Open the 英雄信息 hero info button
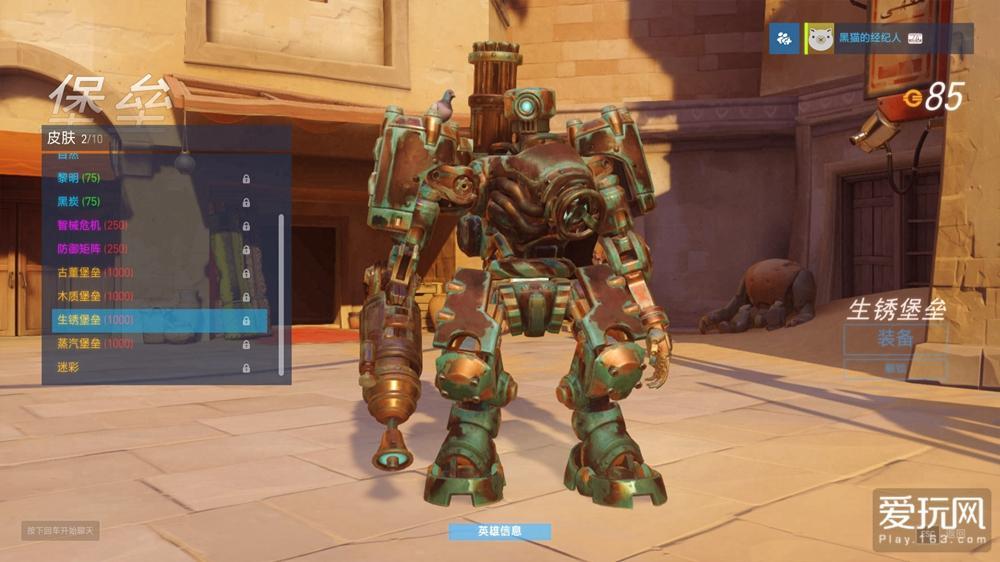This screenshot has width=1000, height=562. pos(499,531)
